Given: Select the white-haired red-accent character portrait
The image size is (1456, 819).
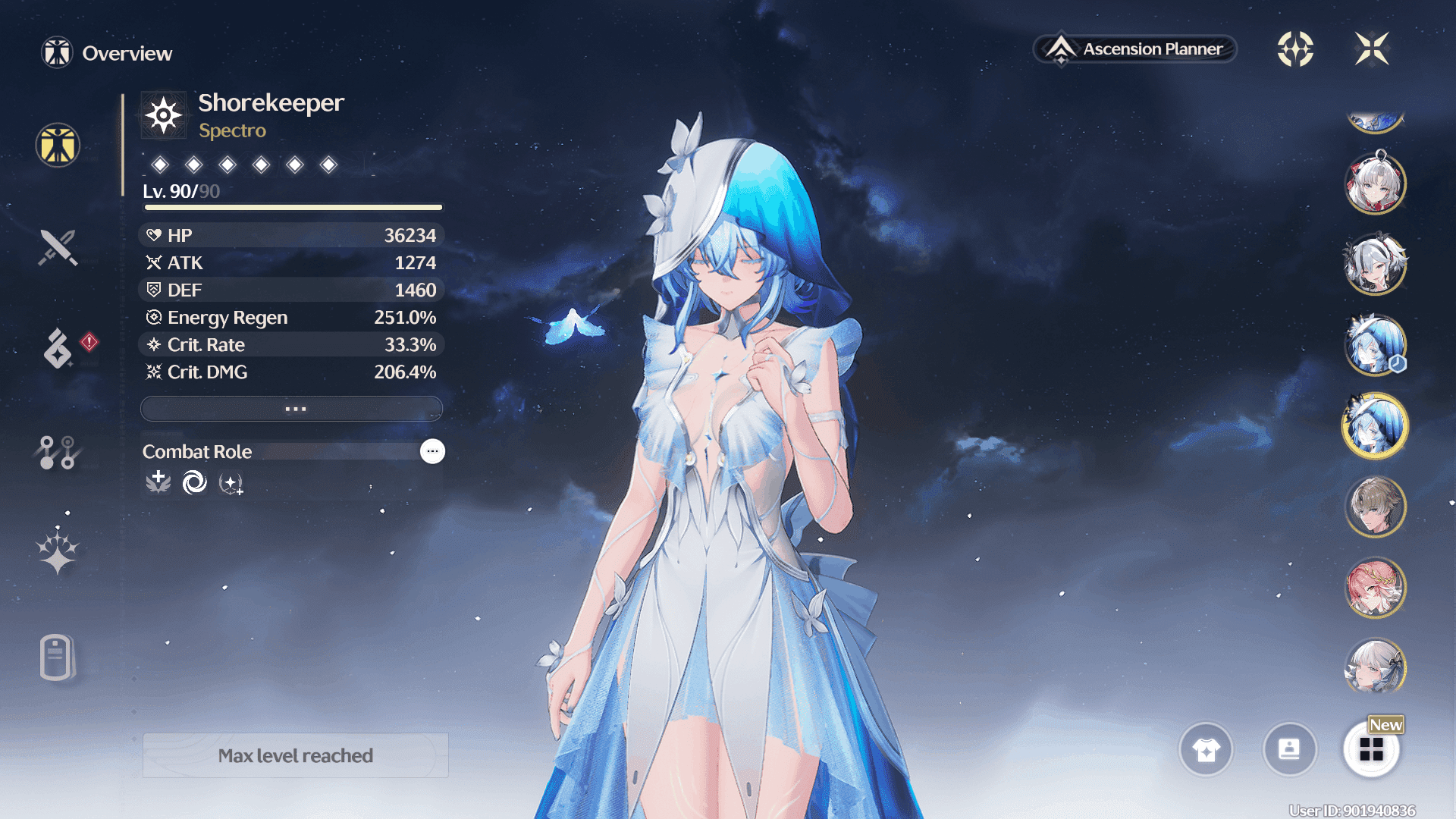Looking at the screenshot, I should 1375,184.
